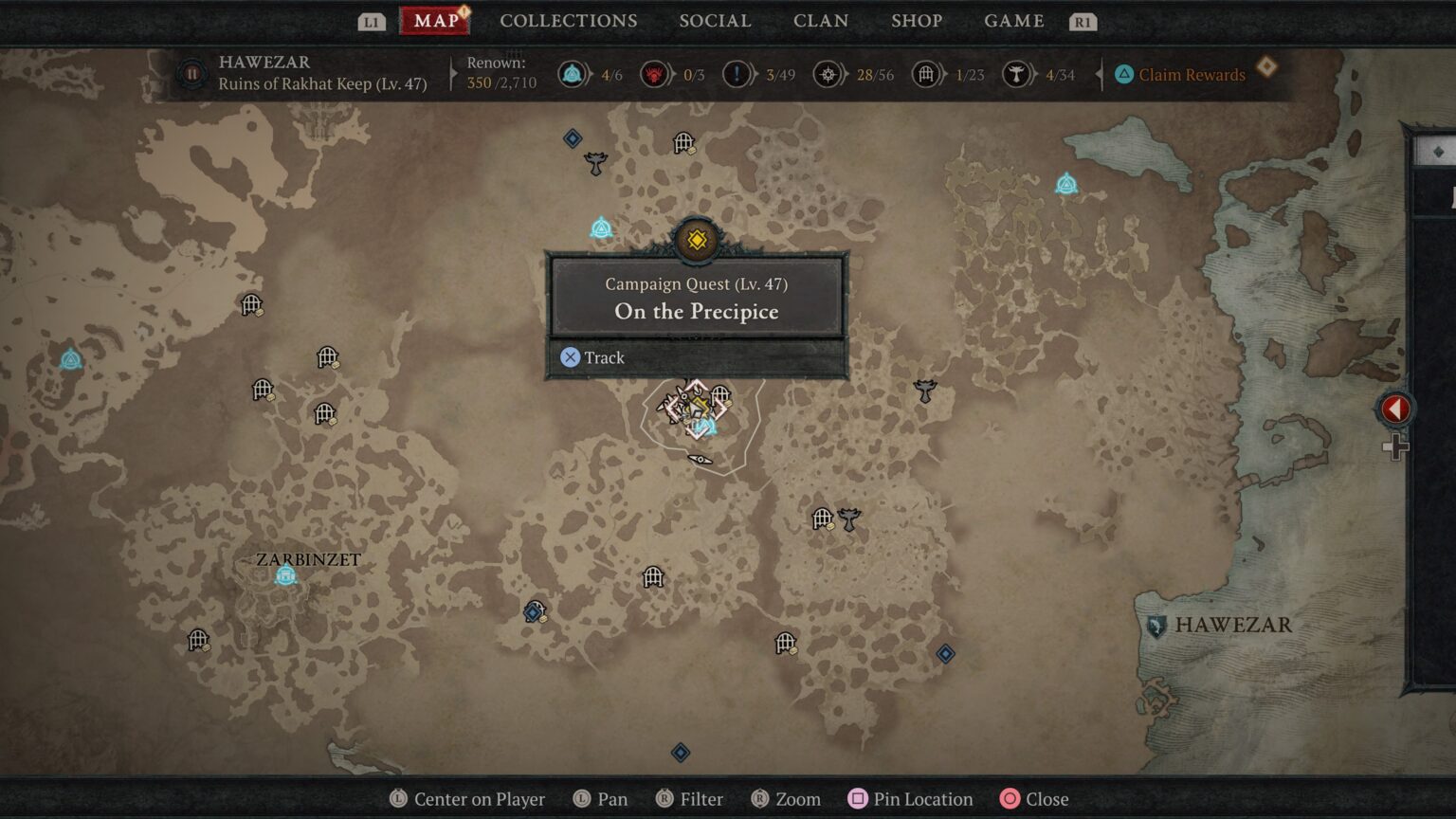Click the Side Quests exclamation renown icon
Screen dimensions: 1456x819
pyautogui.click(x=737, y=73)
